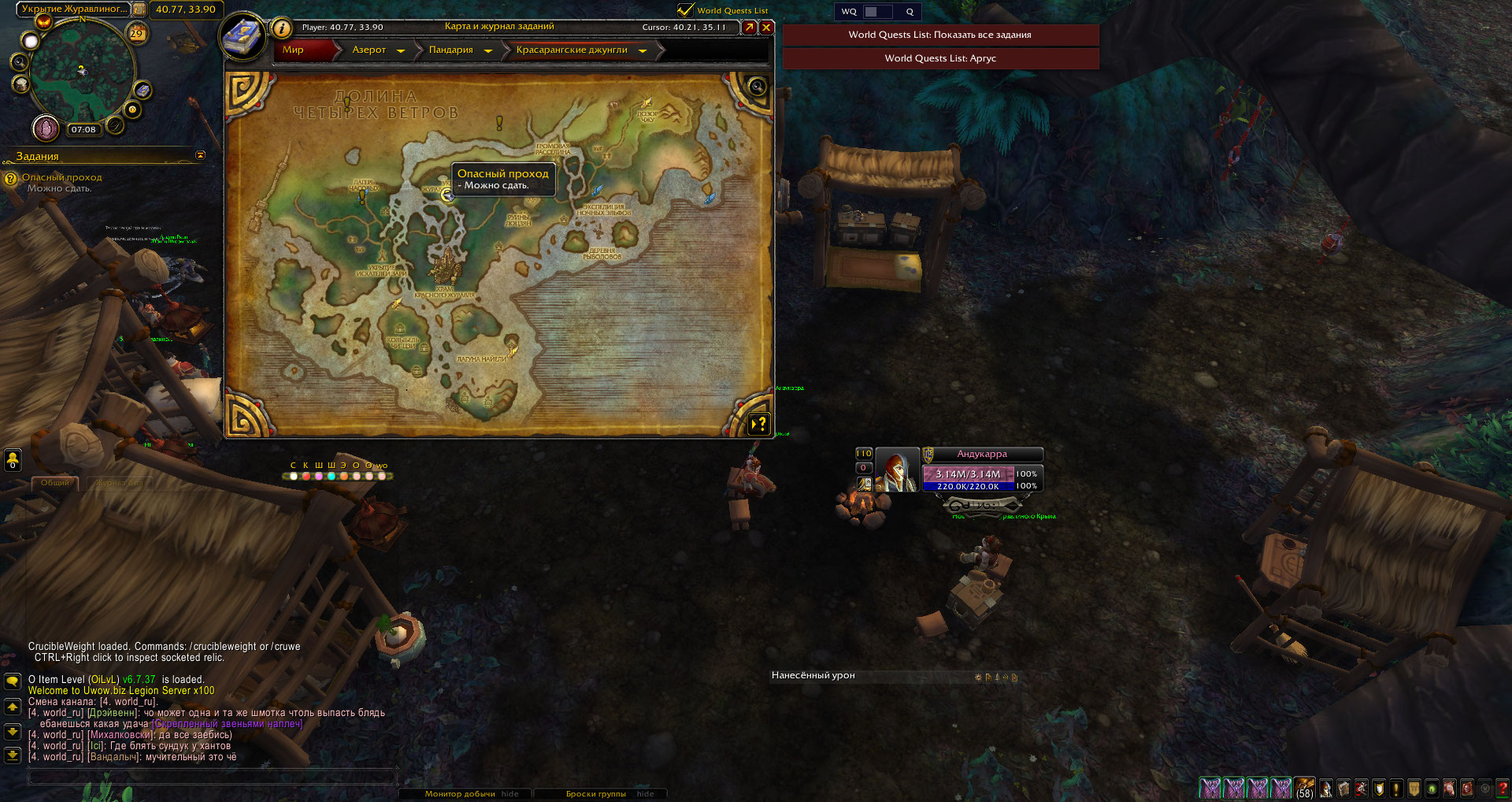Collapse the Задания quest tracker
This screenshot has width=1512, height=802.
click(x=200, y=155)
